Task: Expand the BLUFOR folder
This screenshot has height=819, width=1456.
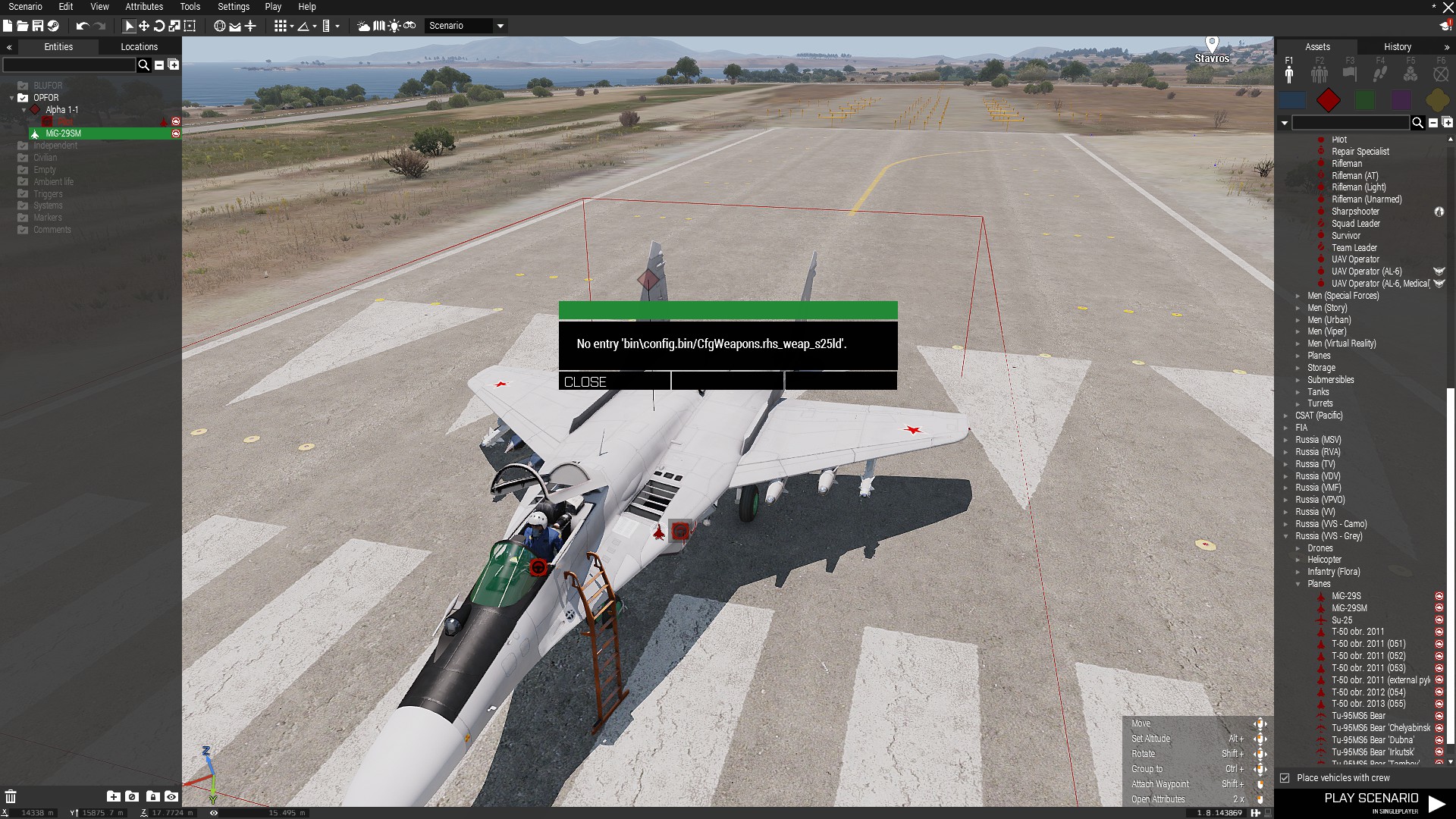Action: coord(47,86)
